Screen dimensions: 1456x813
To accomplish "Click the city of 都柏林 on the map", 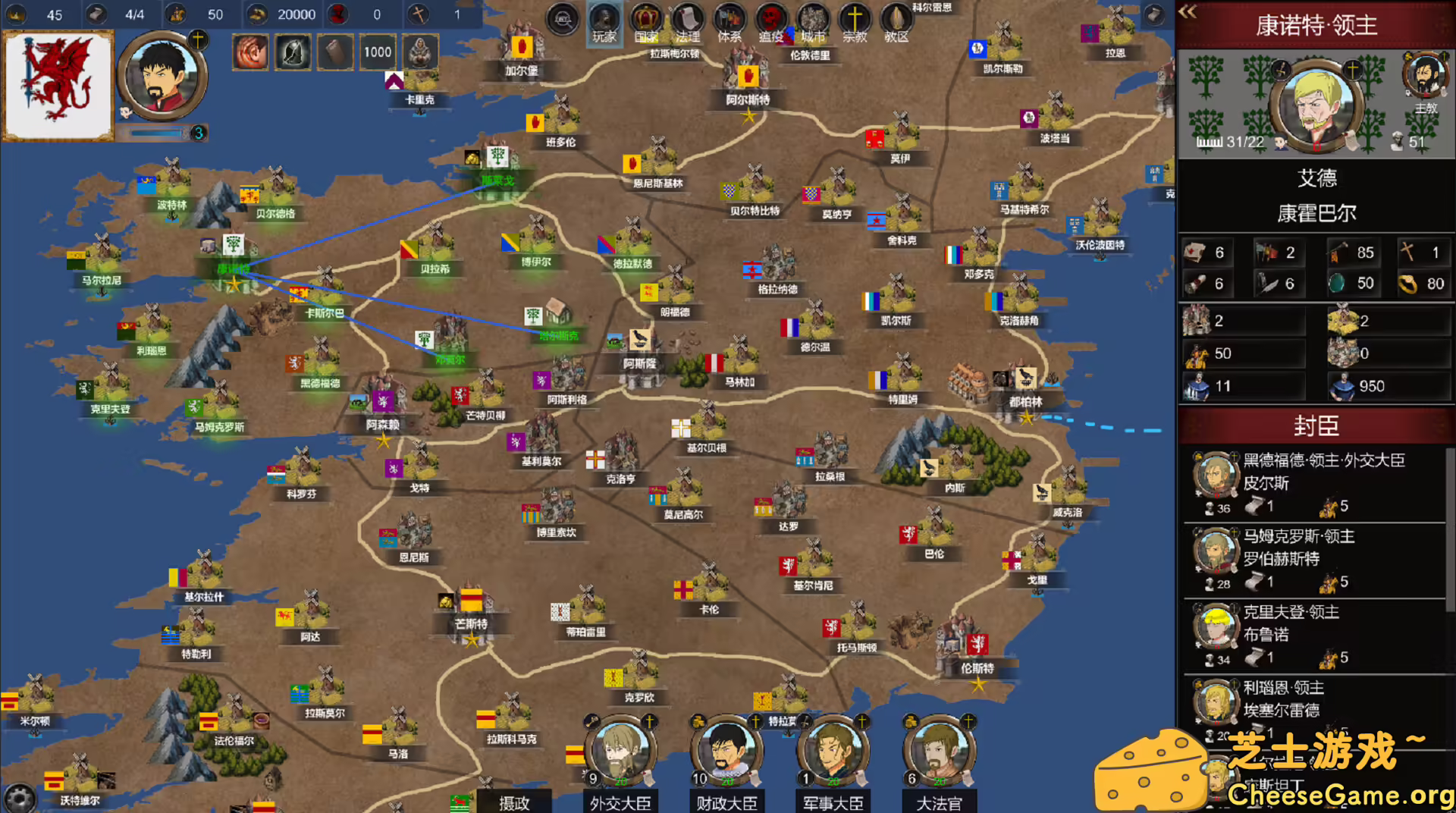I will pyautogui.click(x=1024, y=394).
